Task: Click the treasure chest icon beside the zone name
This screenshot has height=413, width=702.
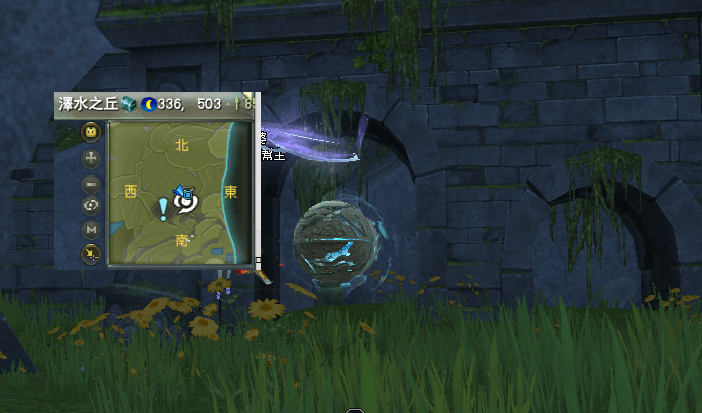Action: tap(128, 103)
